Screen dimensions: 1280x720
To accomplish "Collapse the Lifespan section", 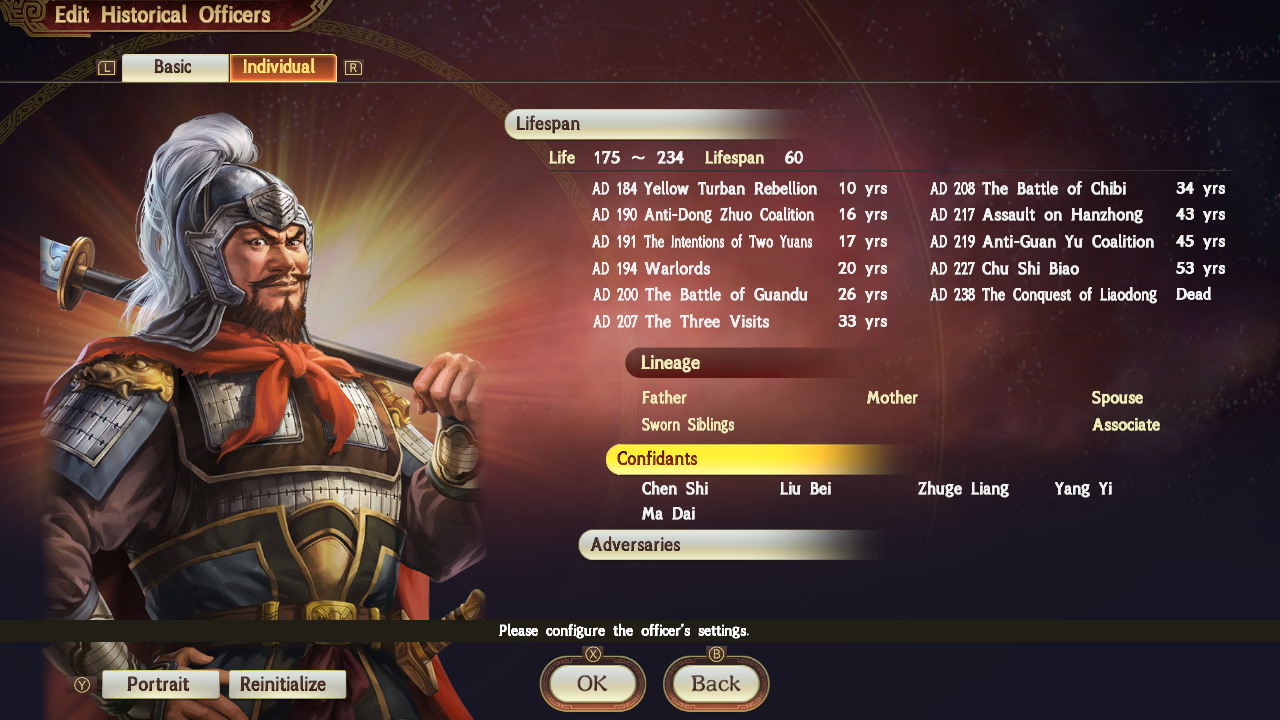I will click(x=548, y=124).
